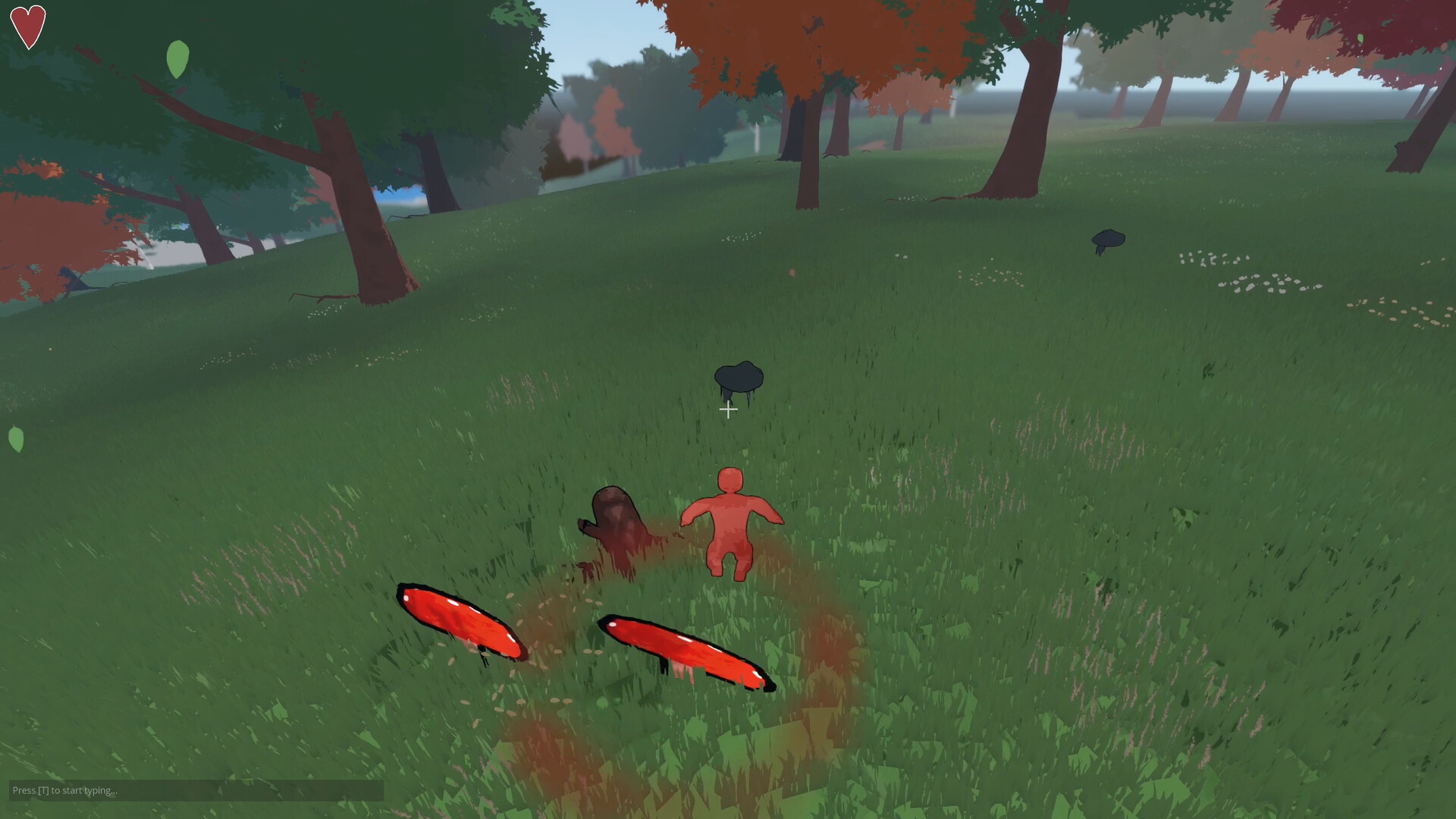Click the crosshair at screen center

pyautogui.click(x=728, y=409)
